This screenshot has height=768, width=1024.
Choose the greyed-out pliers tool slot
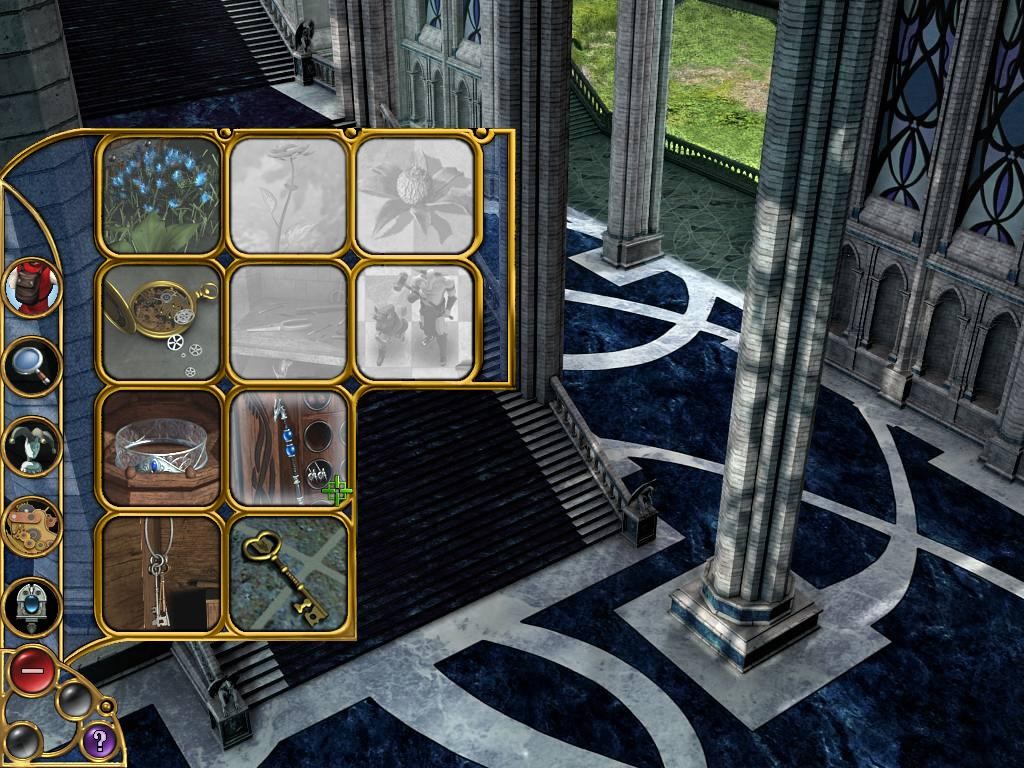pyautogui.click(x=288, y=322)
